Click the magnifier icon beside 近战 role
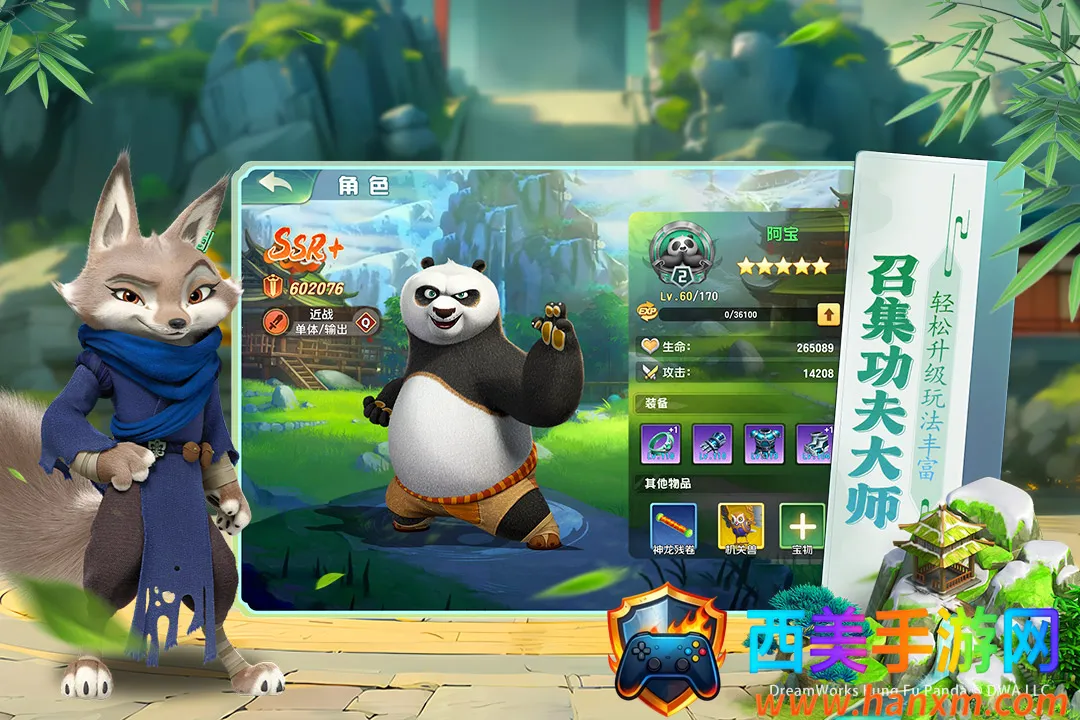This screenshot has width=1080, height=720. coord(366,322)
